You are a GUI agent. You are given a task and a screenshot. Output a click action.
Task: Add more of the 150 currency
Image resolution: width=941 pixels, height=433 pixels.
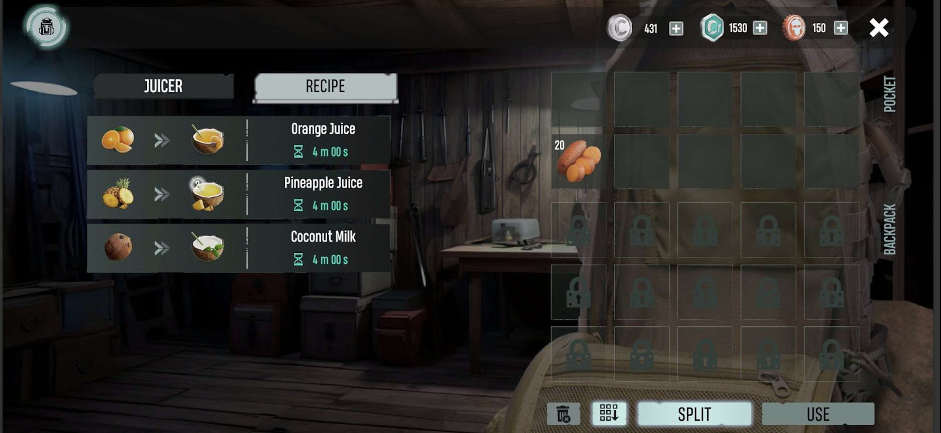click(x=840, y=28)
